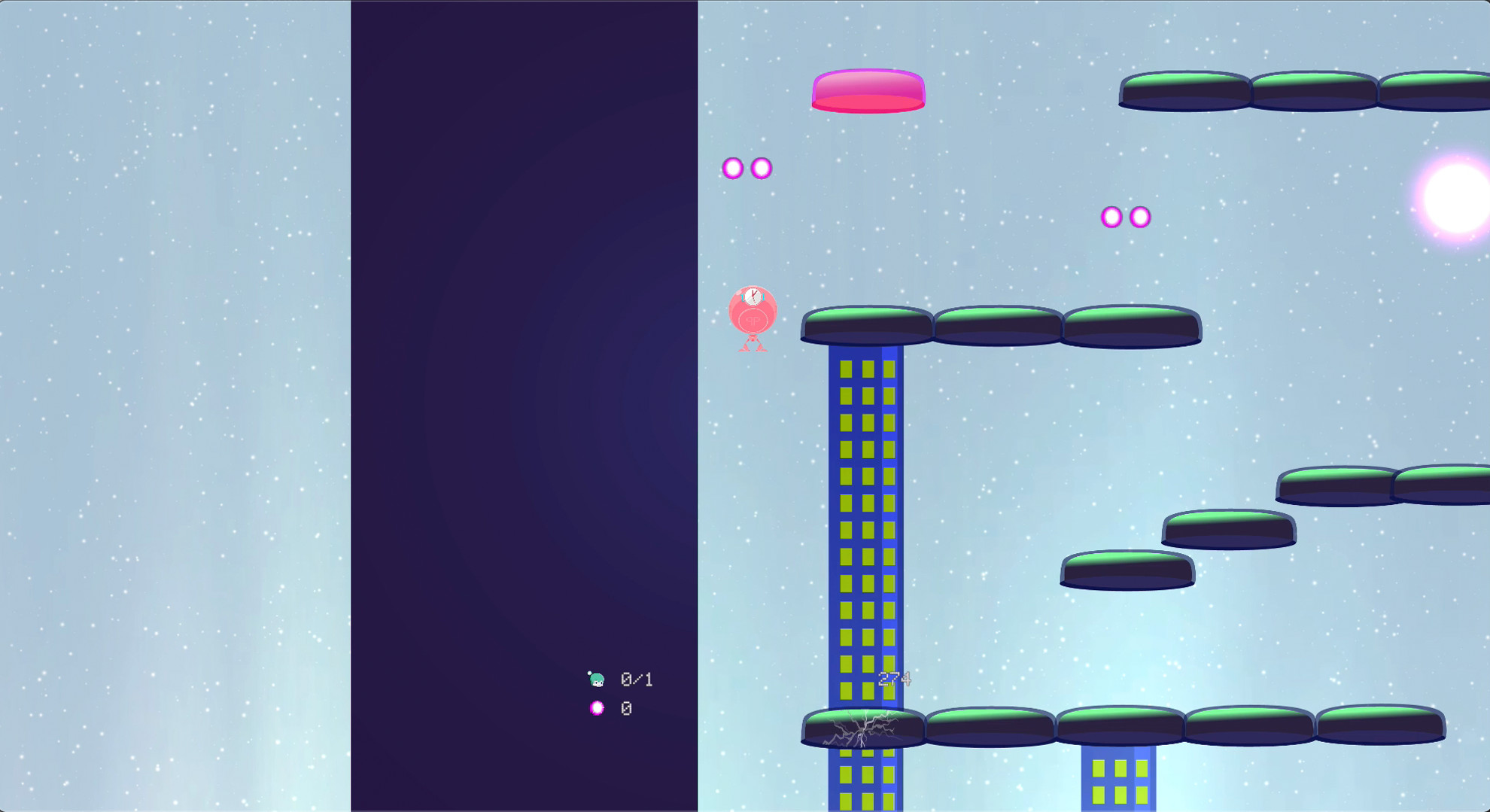Click the pink jelly platform at the top
Image resolution: width=1490 pixels, height=812 pixels.
[x=867, y=92]
